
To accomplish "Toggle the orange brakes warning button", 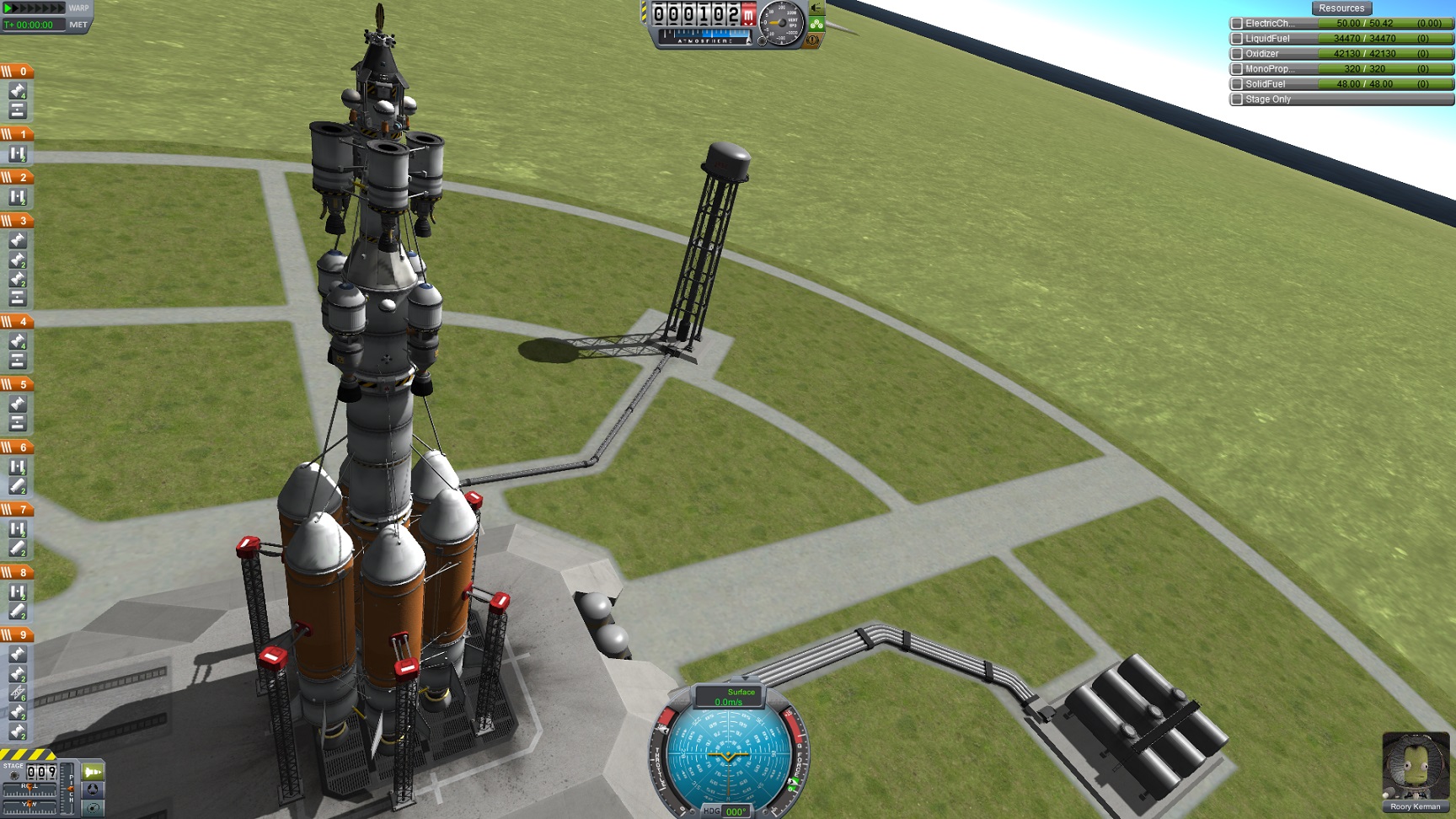I will [x=813, y=40].
